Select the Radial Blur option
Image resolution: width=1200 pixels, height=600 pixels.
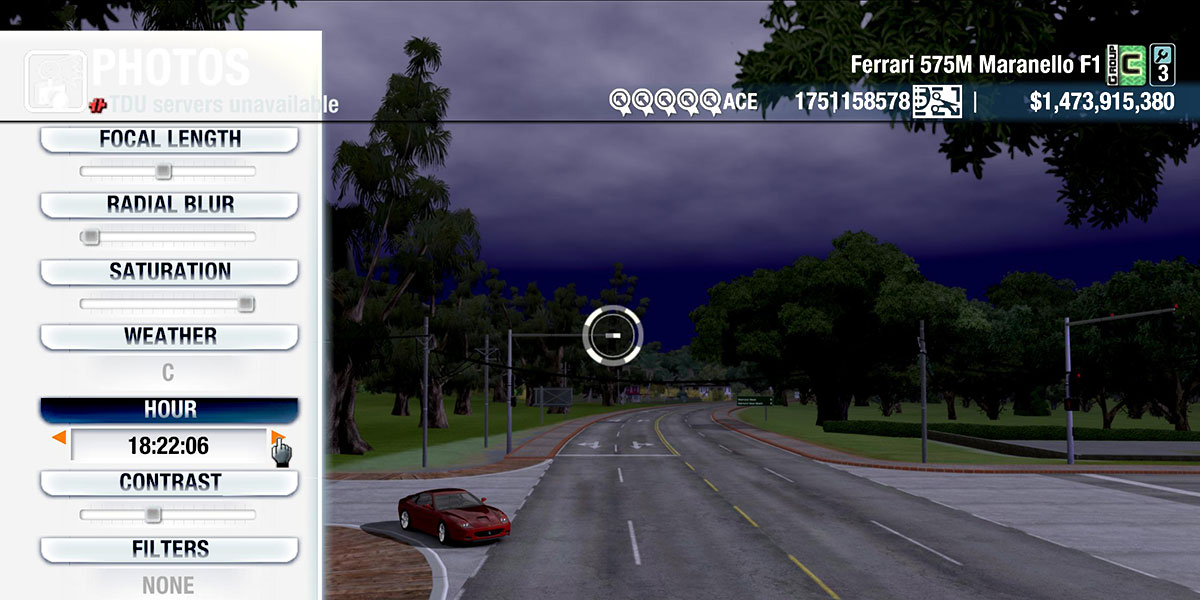pos(169,205)
